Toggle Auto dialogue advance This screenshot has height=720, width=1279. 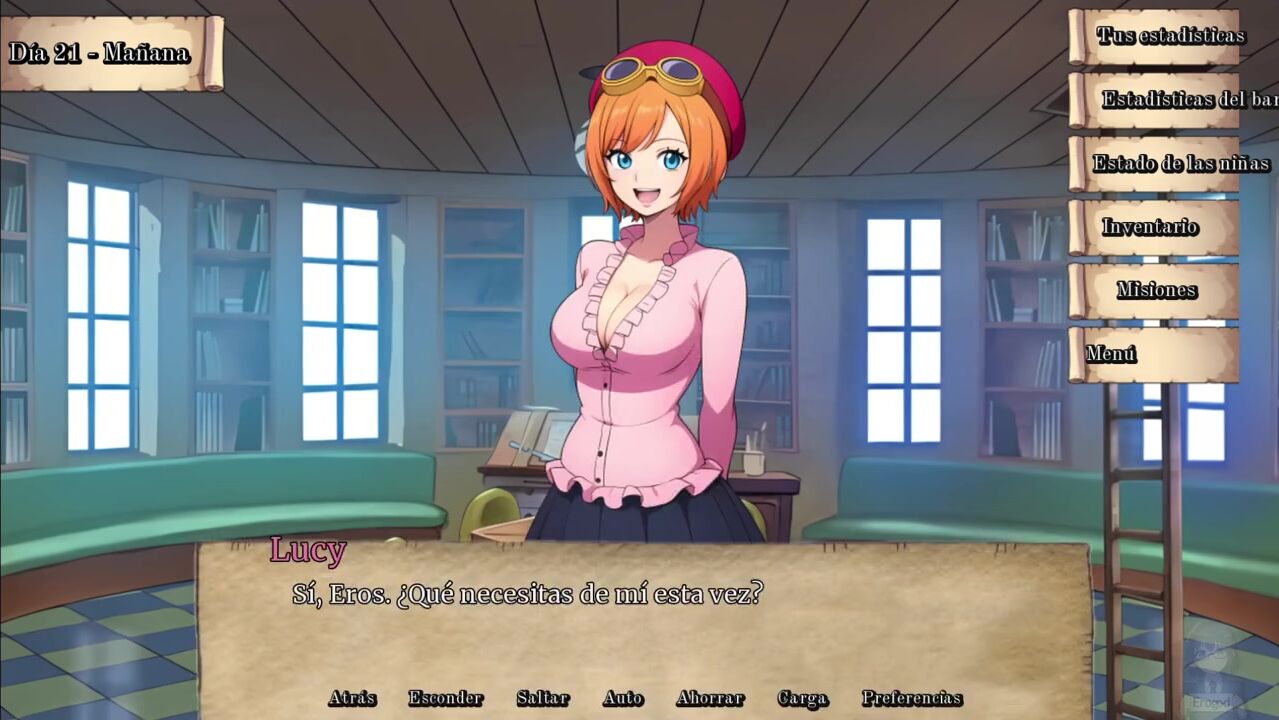tap(622, 699)
